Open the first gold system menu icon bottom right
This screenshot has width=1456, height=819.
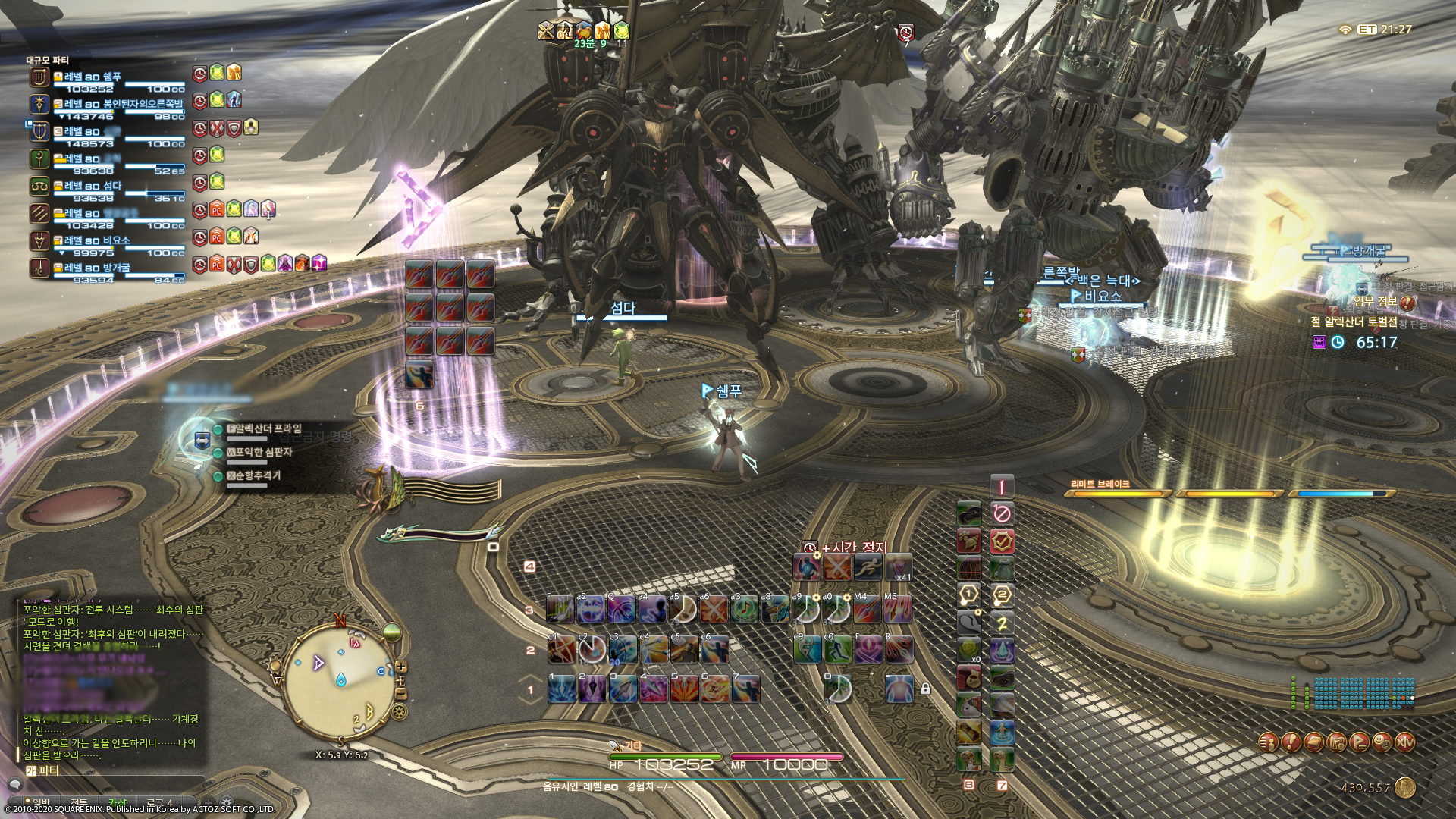tap(1269, 742)
